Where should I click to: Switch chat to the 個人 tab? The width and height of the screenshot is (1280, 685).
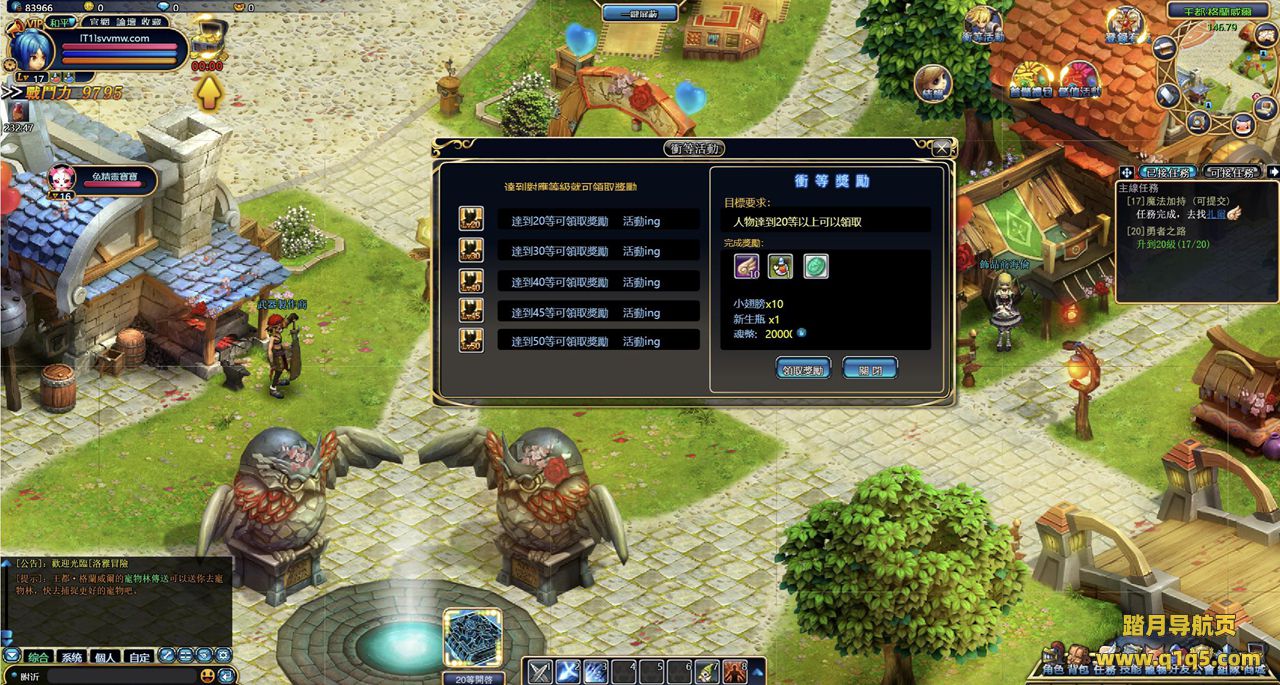(104, 657)
